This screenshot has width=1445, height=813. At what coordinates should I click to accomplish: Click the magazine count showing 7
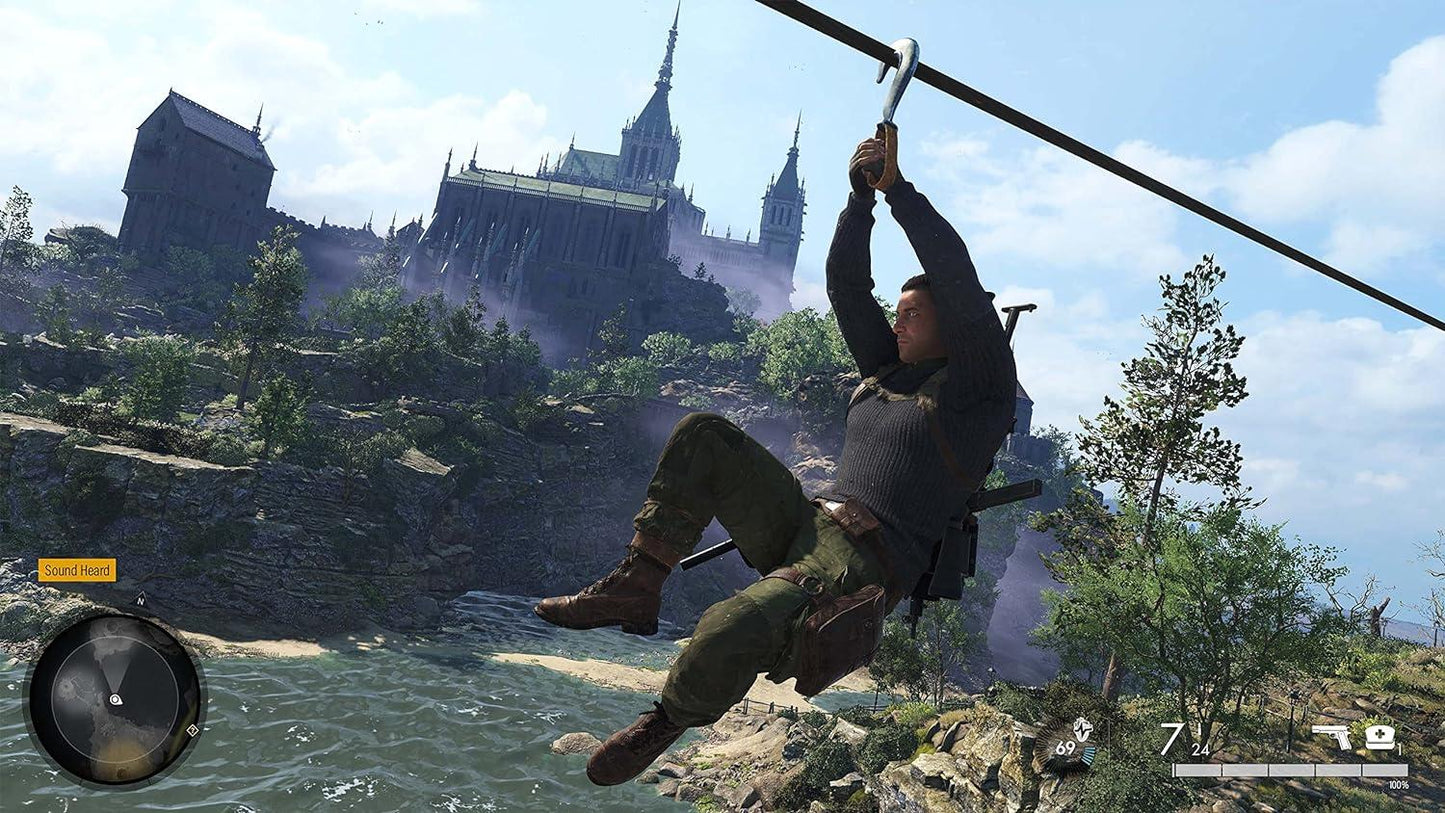(x=1171, y=740)
